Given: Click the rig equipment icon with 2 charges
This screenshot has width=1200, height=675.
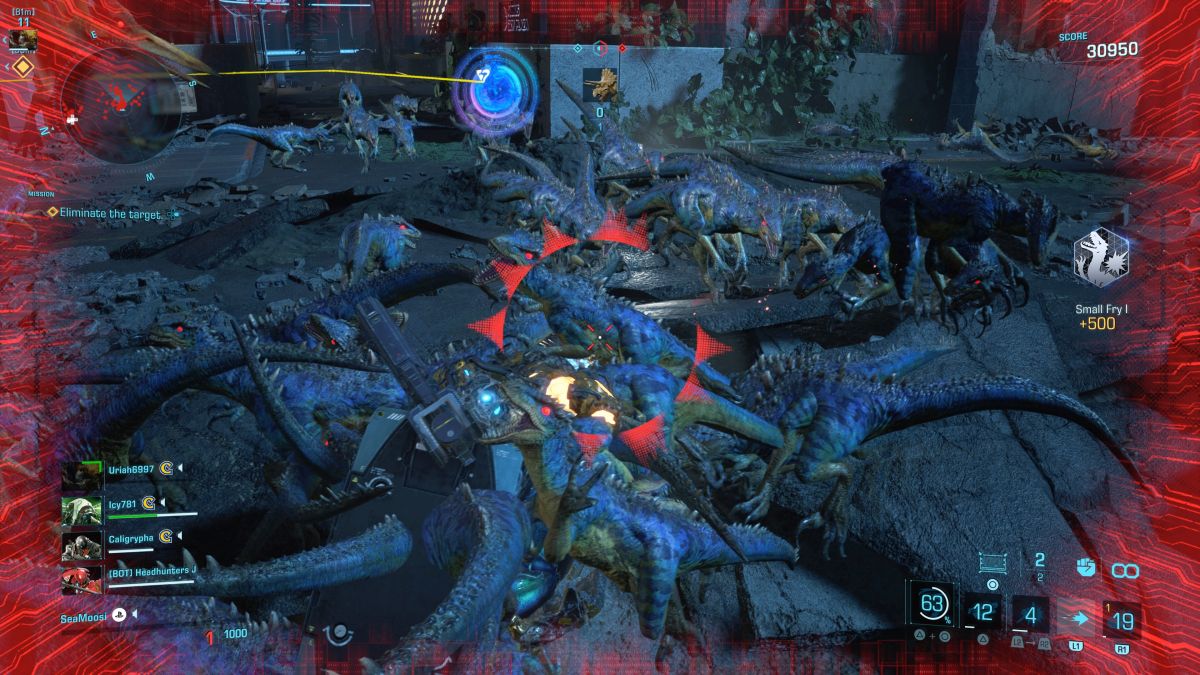Looking at the screenshot, I should coord(995,563).
